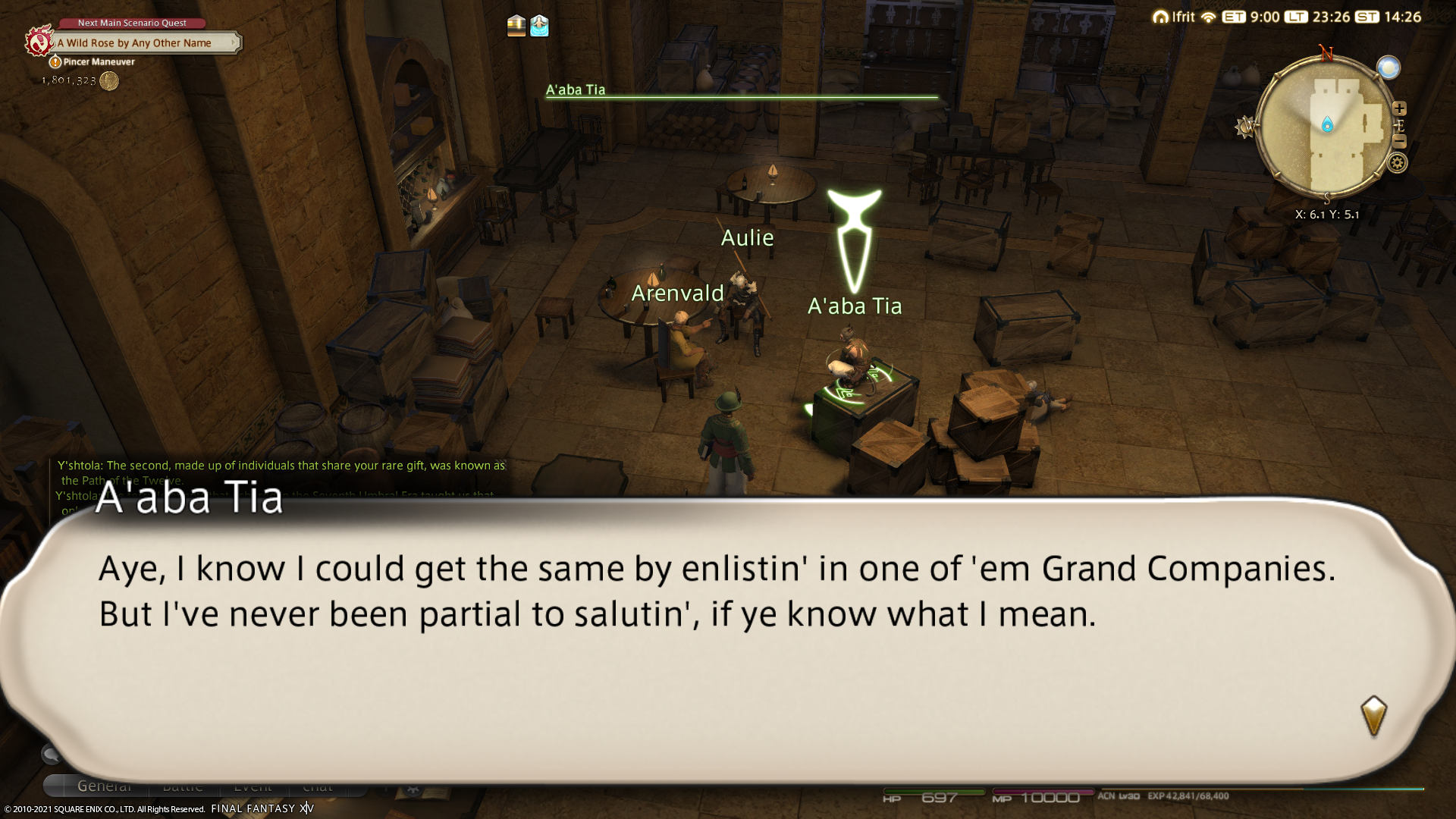Click the weather indicator on the minimap
Image resolution: width=1456 pixels, height=819 pixels.
pos(1389,68)
